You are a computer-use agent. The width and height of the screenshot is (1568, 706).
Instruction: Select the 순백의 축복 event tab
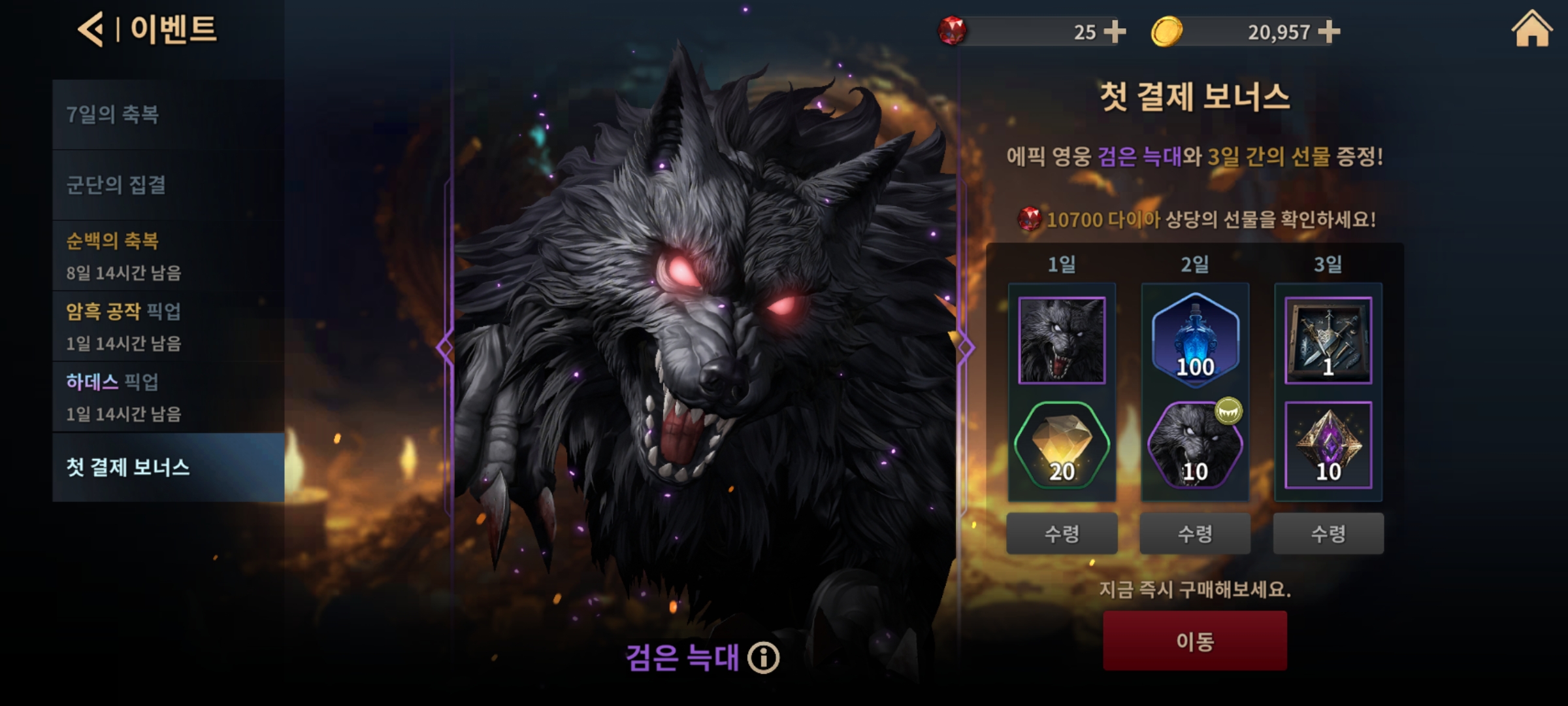point(168,256)
